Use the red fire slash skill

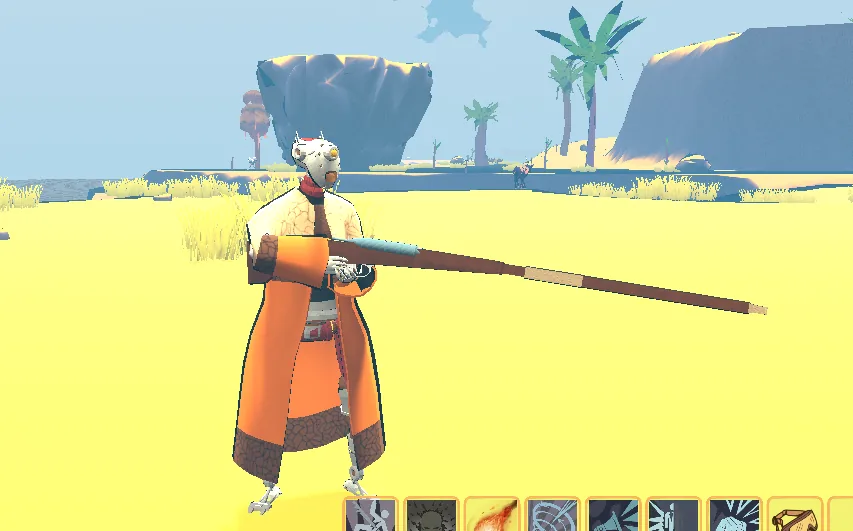tap(492, 516)
